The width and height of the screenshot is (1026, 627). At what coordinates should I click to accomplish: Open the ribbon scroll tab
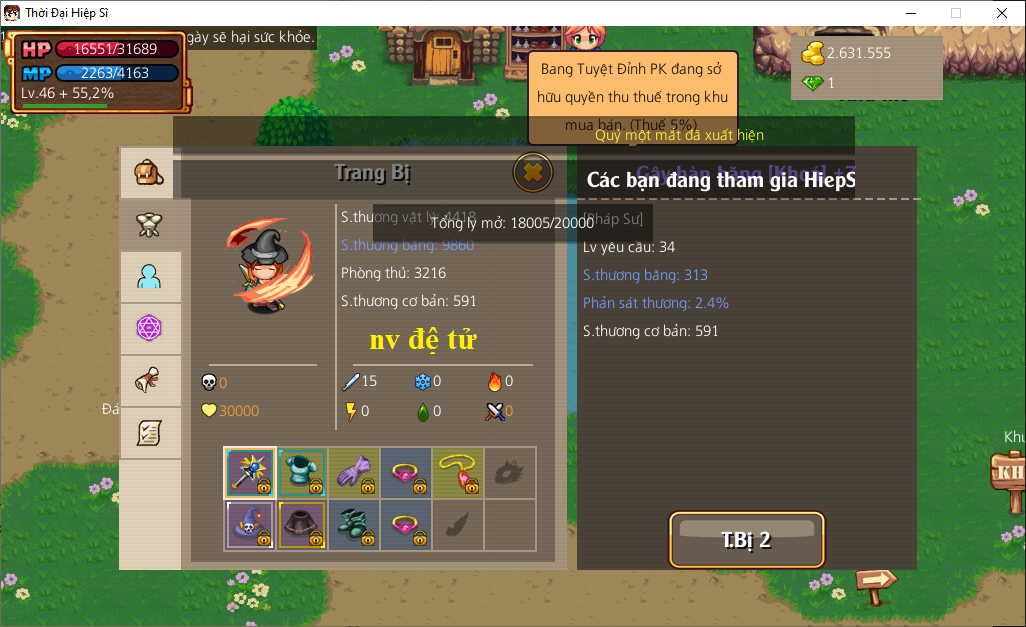[x=149, y=381]
